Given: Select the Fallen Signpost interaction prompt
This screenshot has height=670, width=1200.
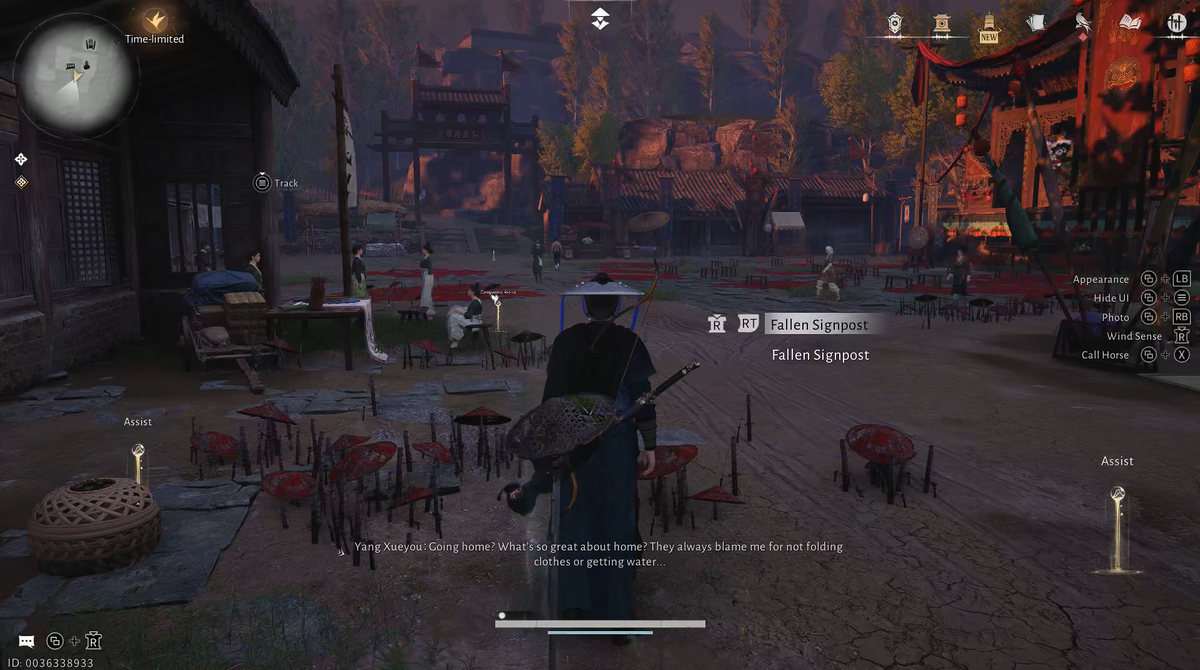Looking at the screenshot, I should click(818, 325).
